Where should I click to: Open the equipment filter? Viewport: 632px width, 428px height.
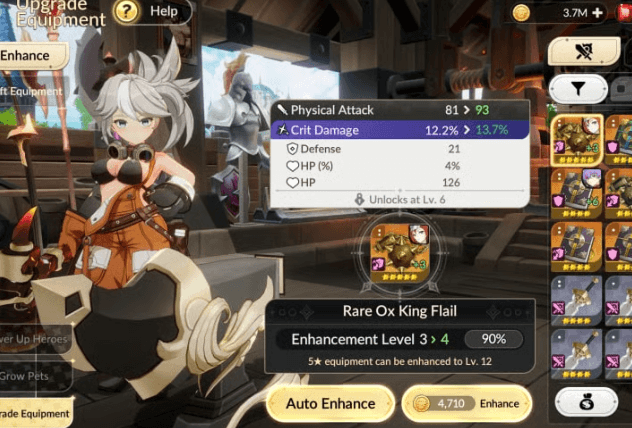click(x=578, y=89)
